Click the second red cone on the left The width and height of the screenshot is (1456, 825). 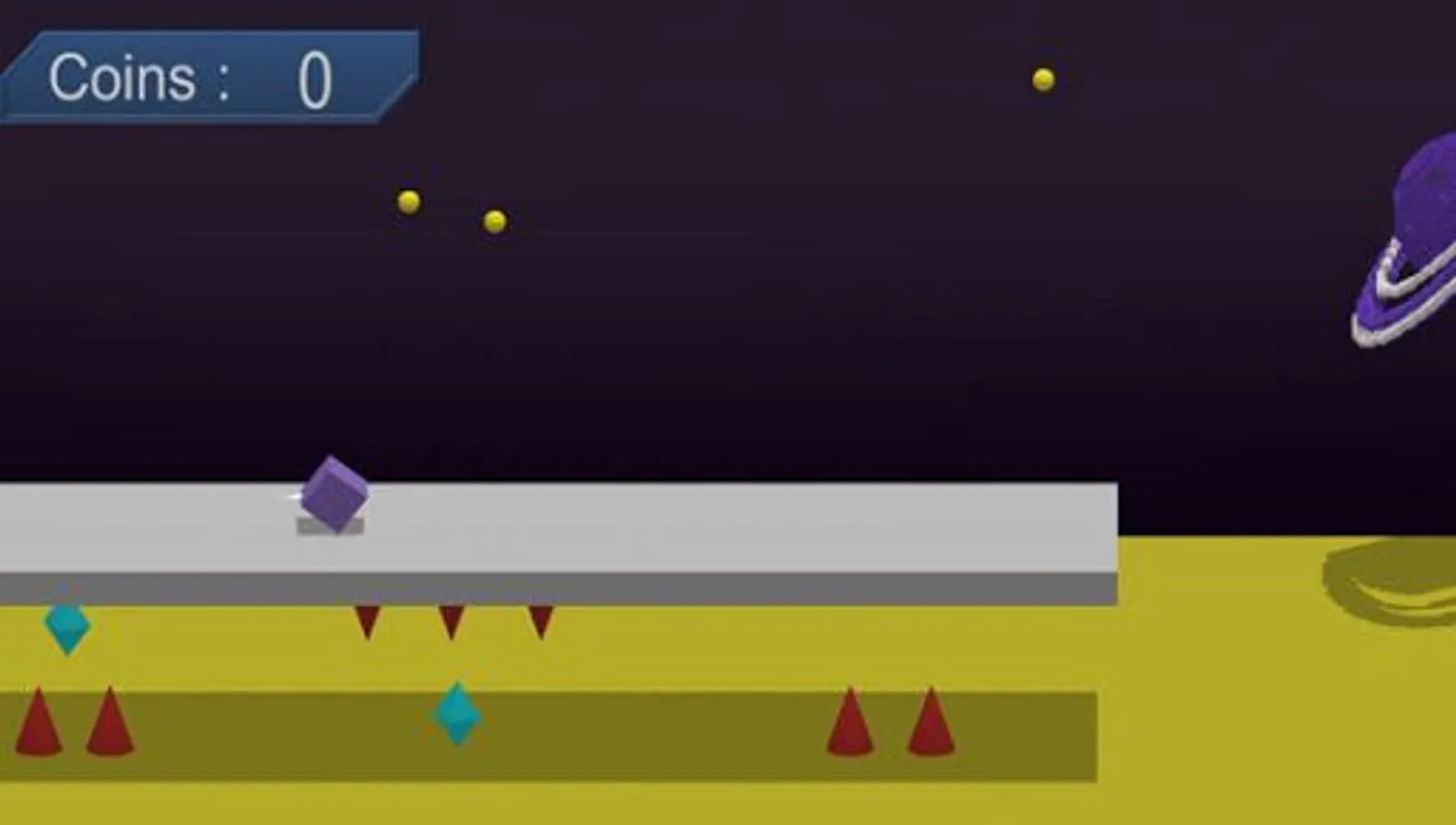110,724
